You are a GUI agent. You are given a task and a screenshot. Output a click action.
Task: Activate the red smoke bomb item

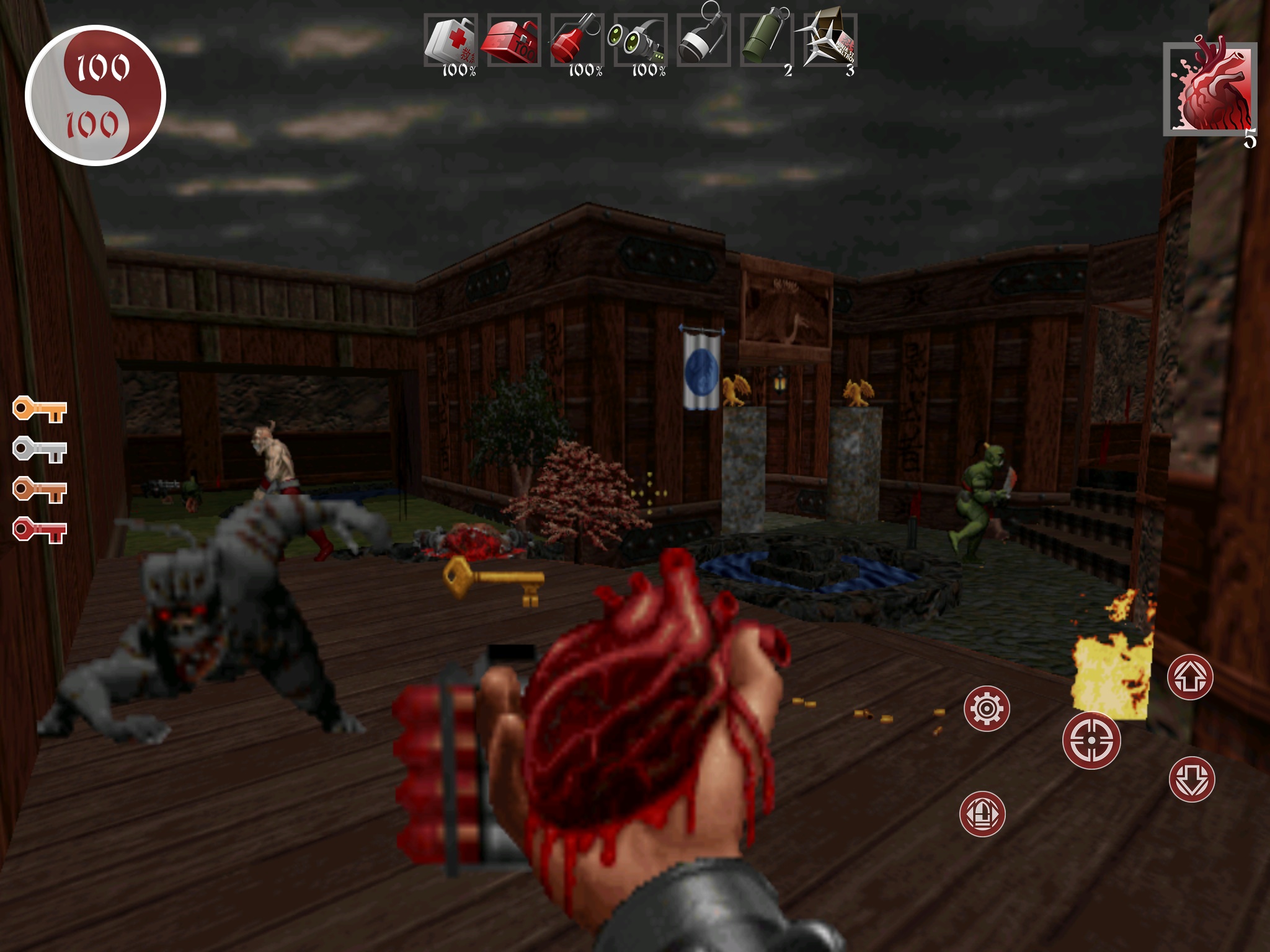pyautogui.click(x=577, y=41)
